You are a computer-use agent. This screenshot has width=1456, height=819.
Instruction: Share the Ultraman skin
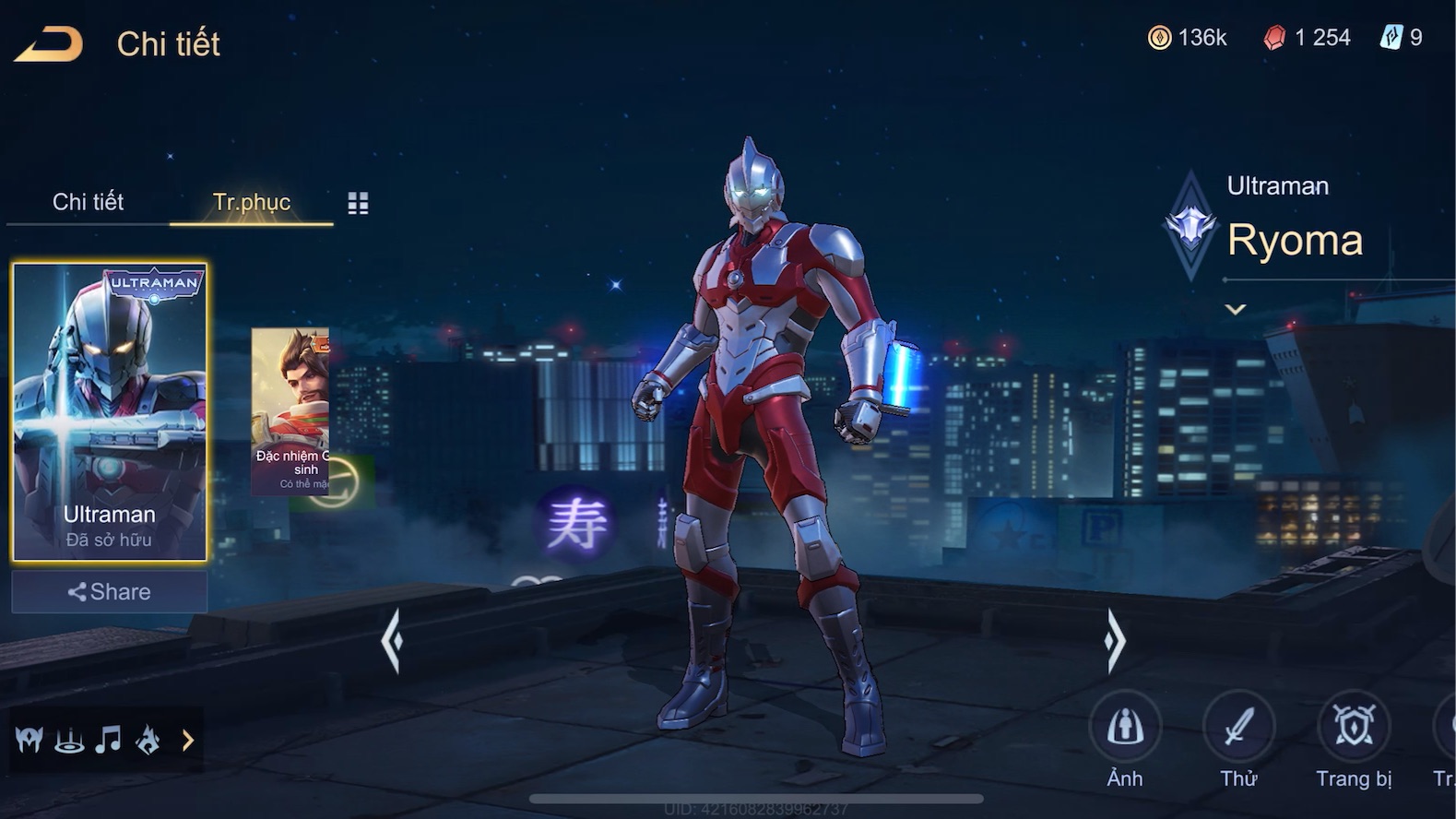click(110, 592)
